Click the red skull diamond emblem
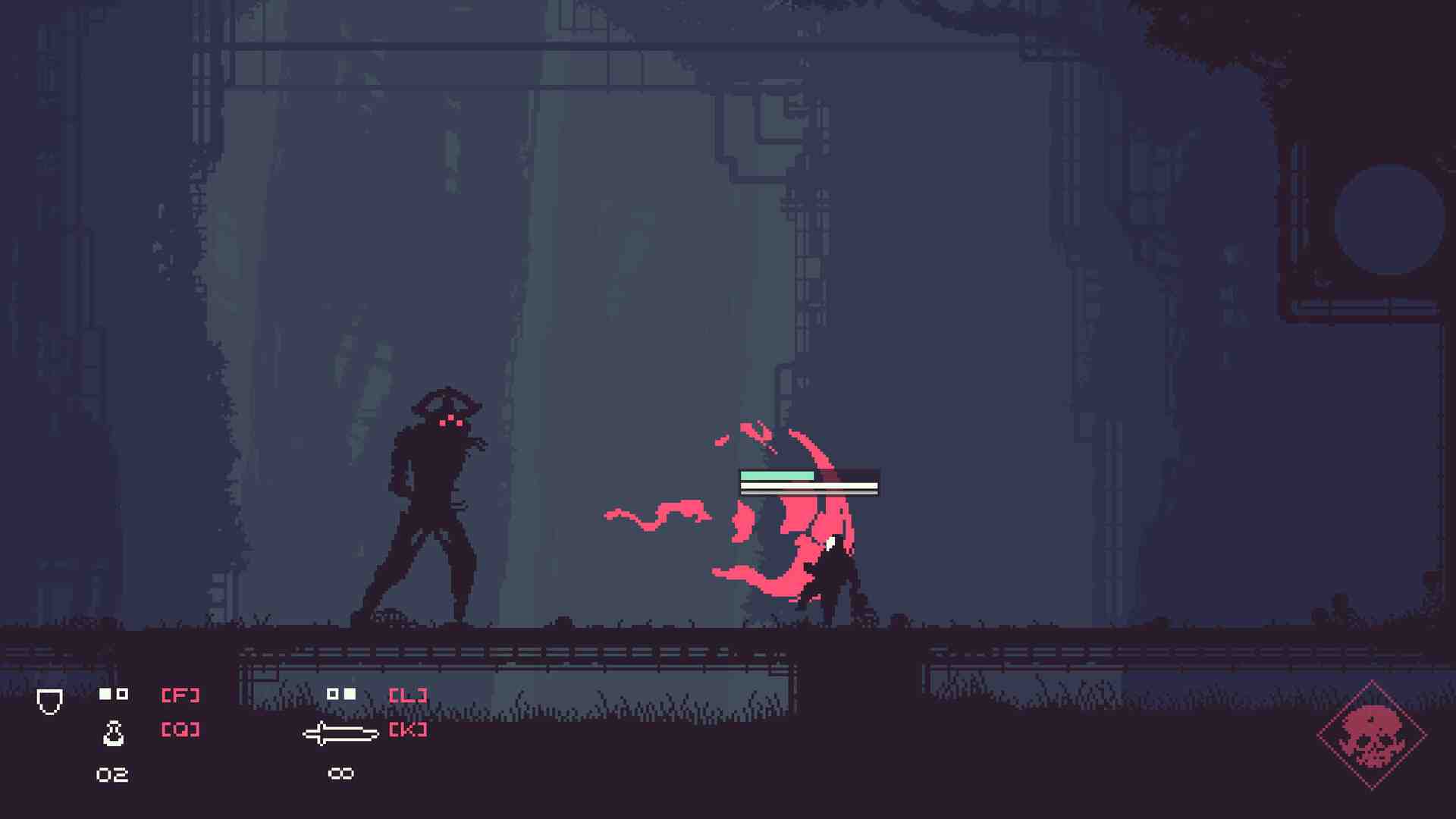The image size is (1456, 819). [x=1372, y=736]
